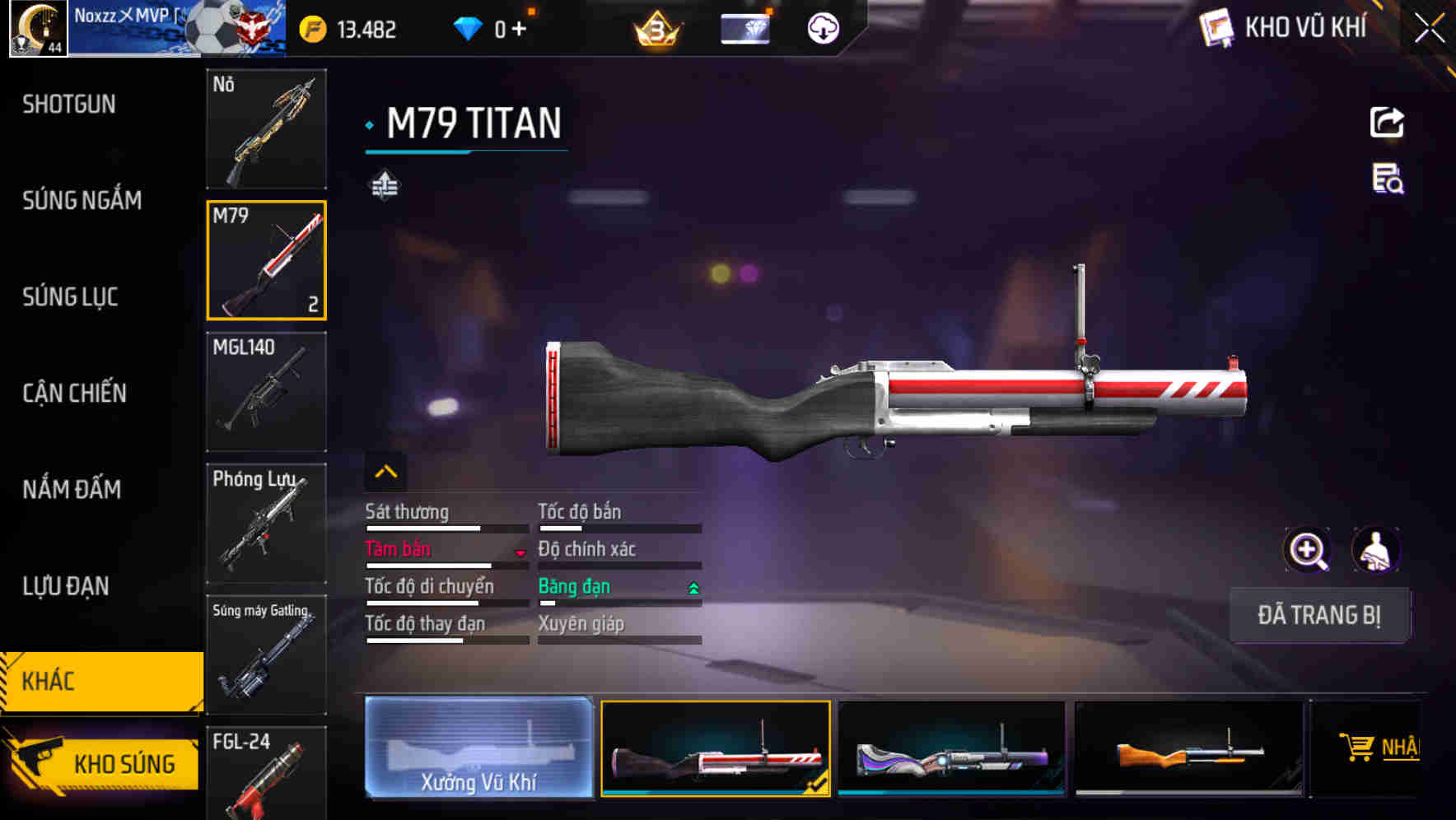Open the diamond membership card icon

pyautogui.click(x=744, y=27)
